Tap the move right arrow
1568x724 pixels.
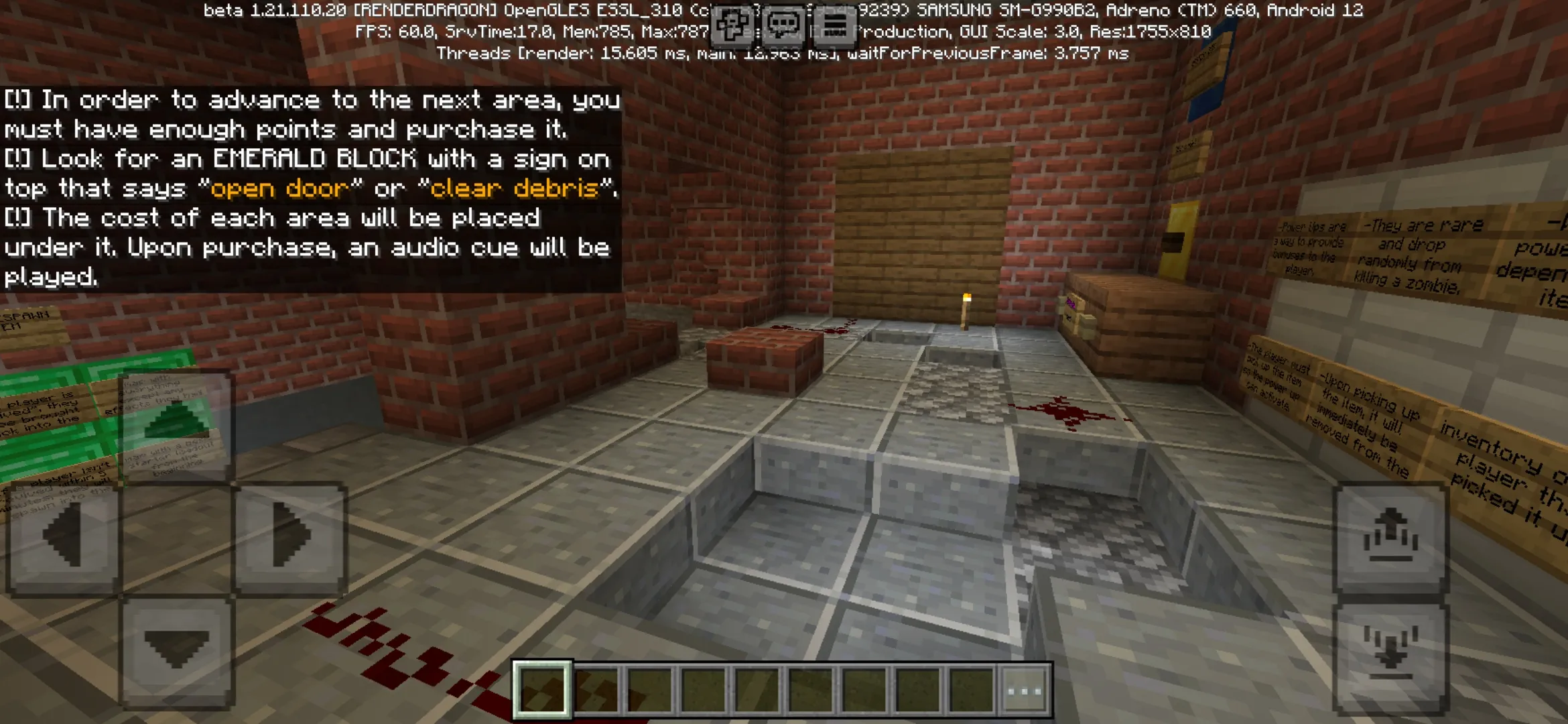(x=291, y=538)
